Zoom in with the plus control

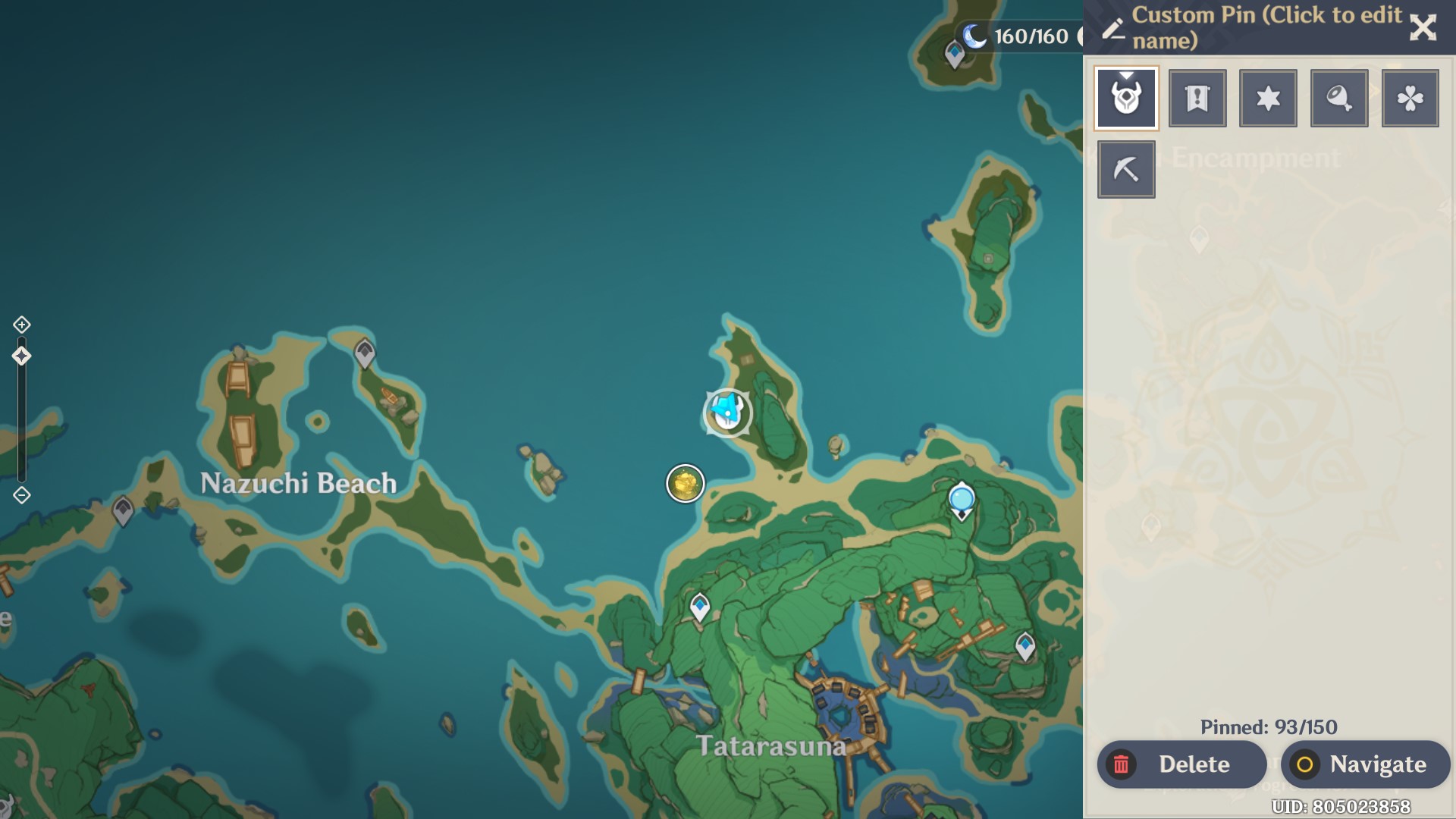point(20,323)
